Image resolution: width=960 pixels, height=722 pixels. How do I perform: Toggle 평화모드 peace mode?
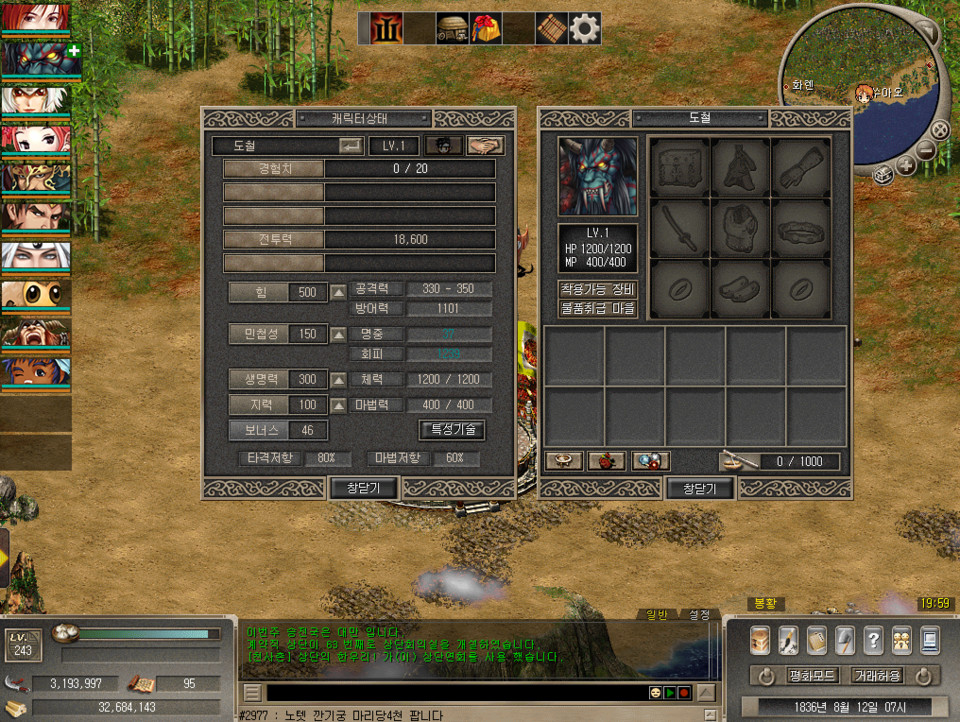[x=808, y=675]
